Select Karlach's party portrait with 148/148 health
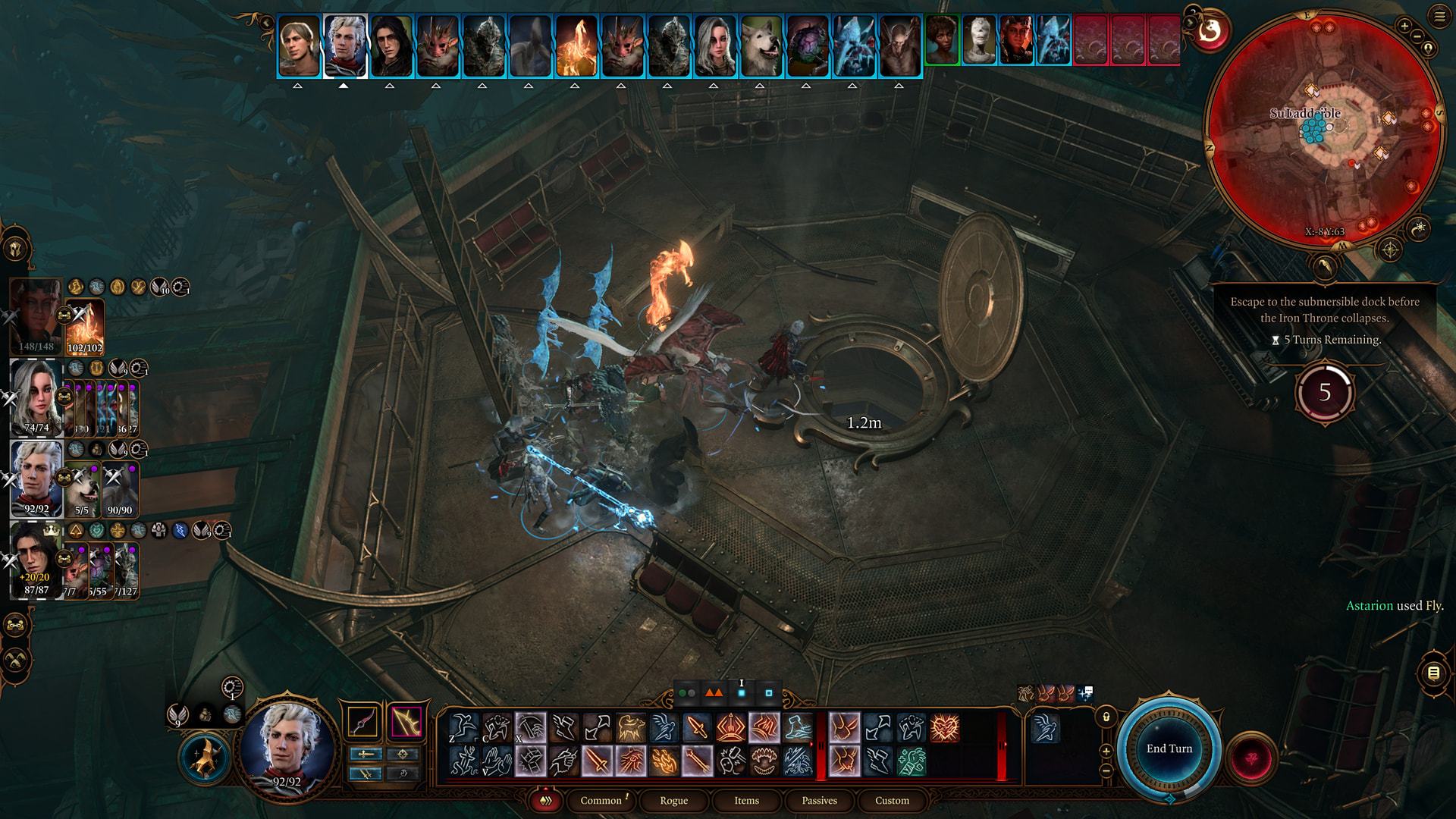The height and width of the screenshot is (819, 1456). (35, 316)
